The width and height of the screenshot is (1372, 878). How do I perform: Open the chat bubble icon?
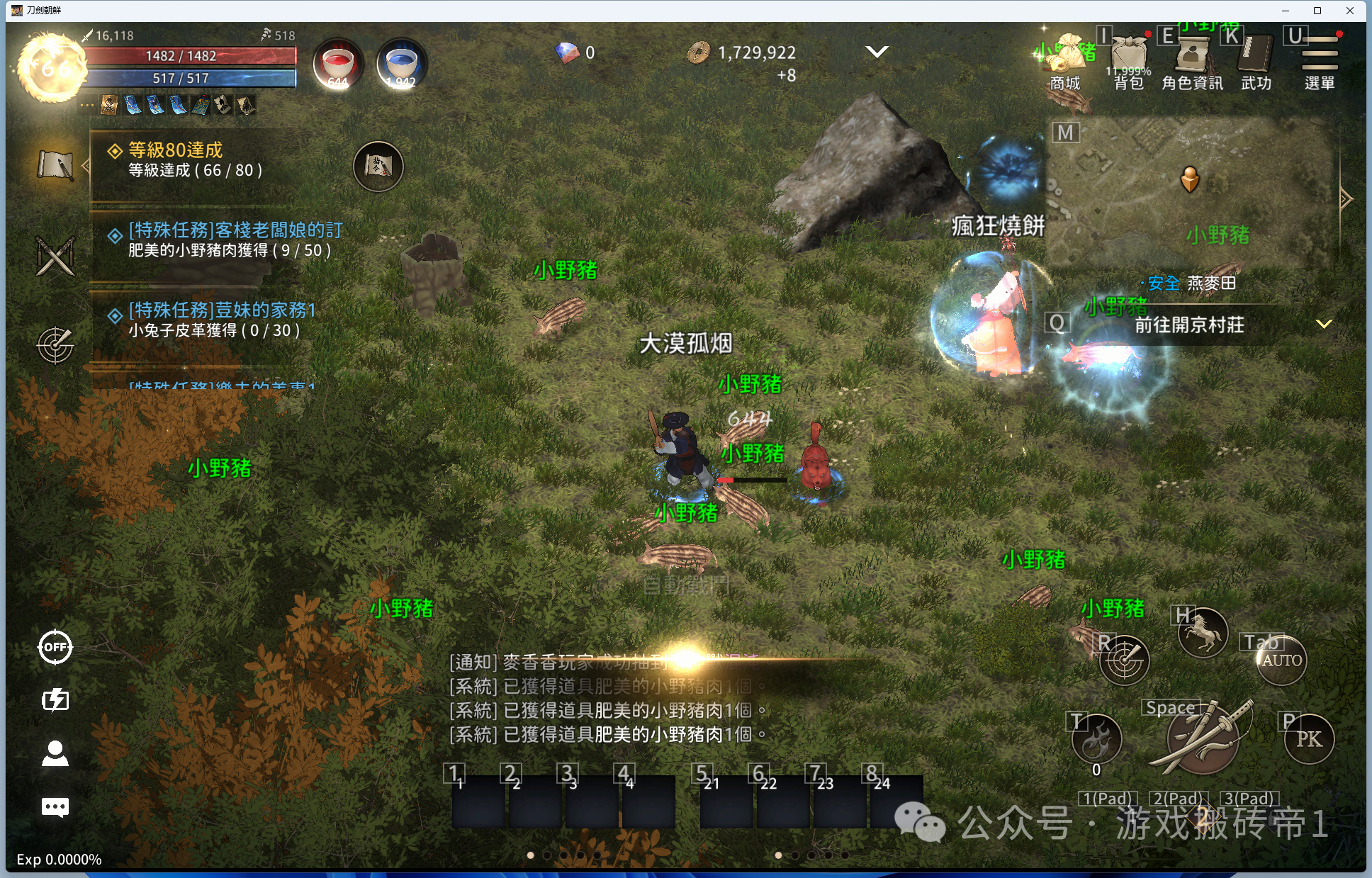coord(55,806)
